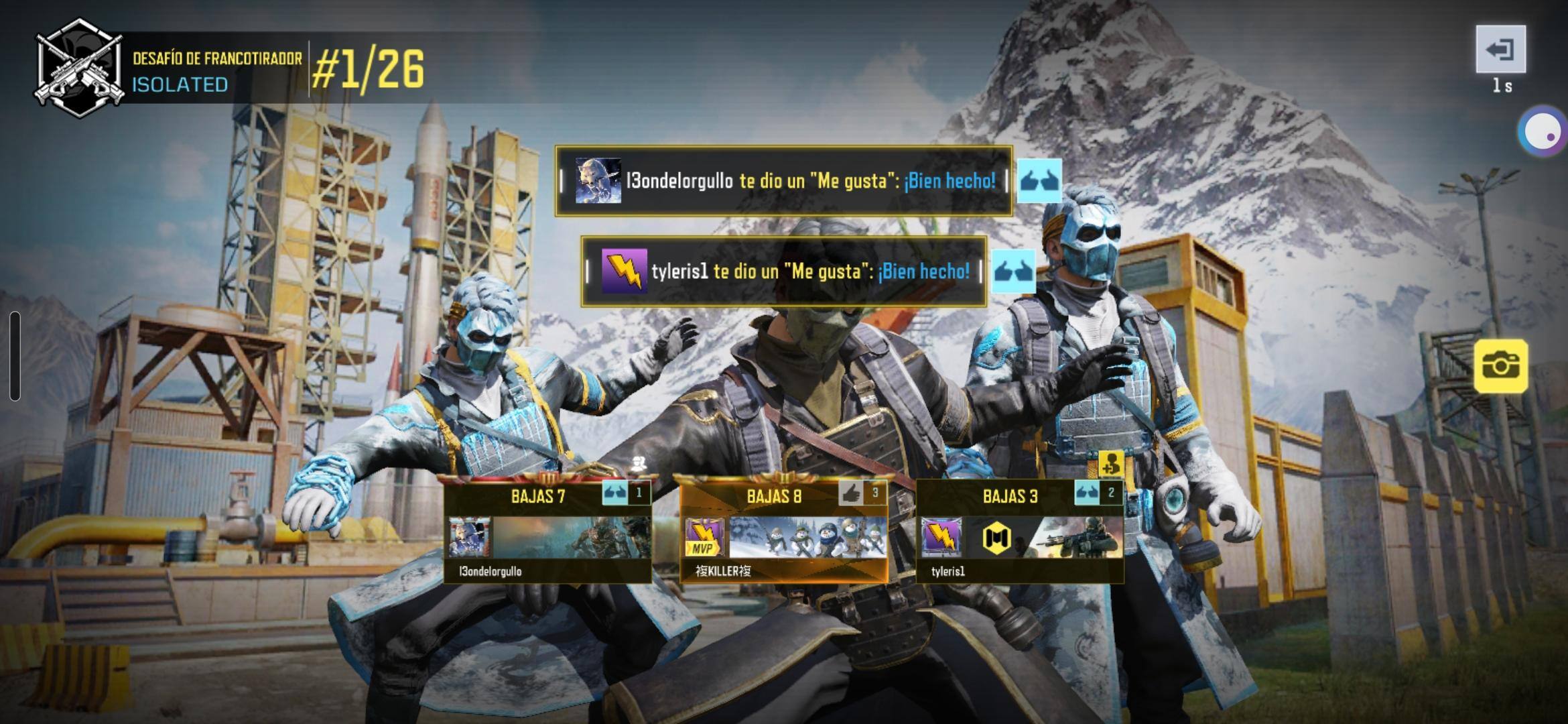The width and height of the screenshot is (1568, 724).
Task: Return the like to tyleris1's notification
Action: pos(1013,271)
